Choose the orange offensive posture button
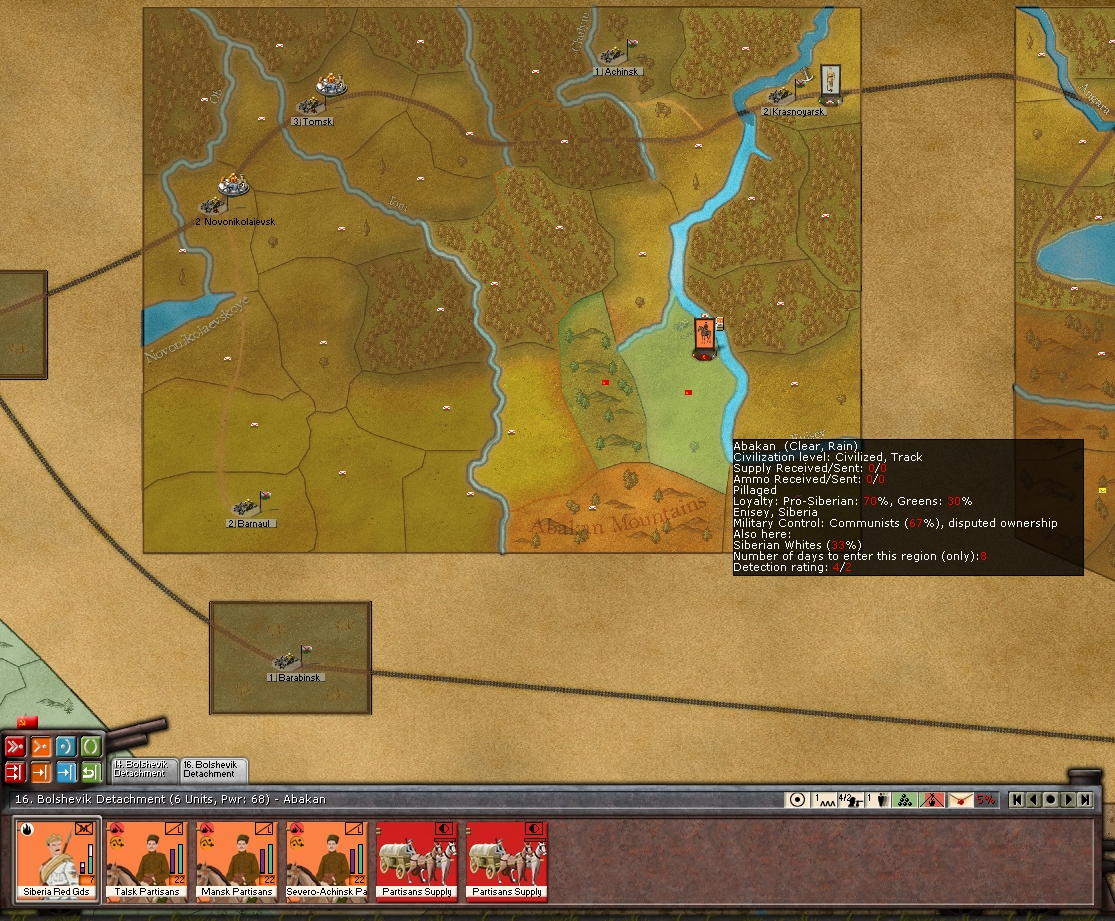 tap(41, 746)
